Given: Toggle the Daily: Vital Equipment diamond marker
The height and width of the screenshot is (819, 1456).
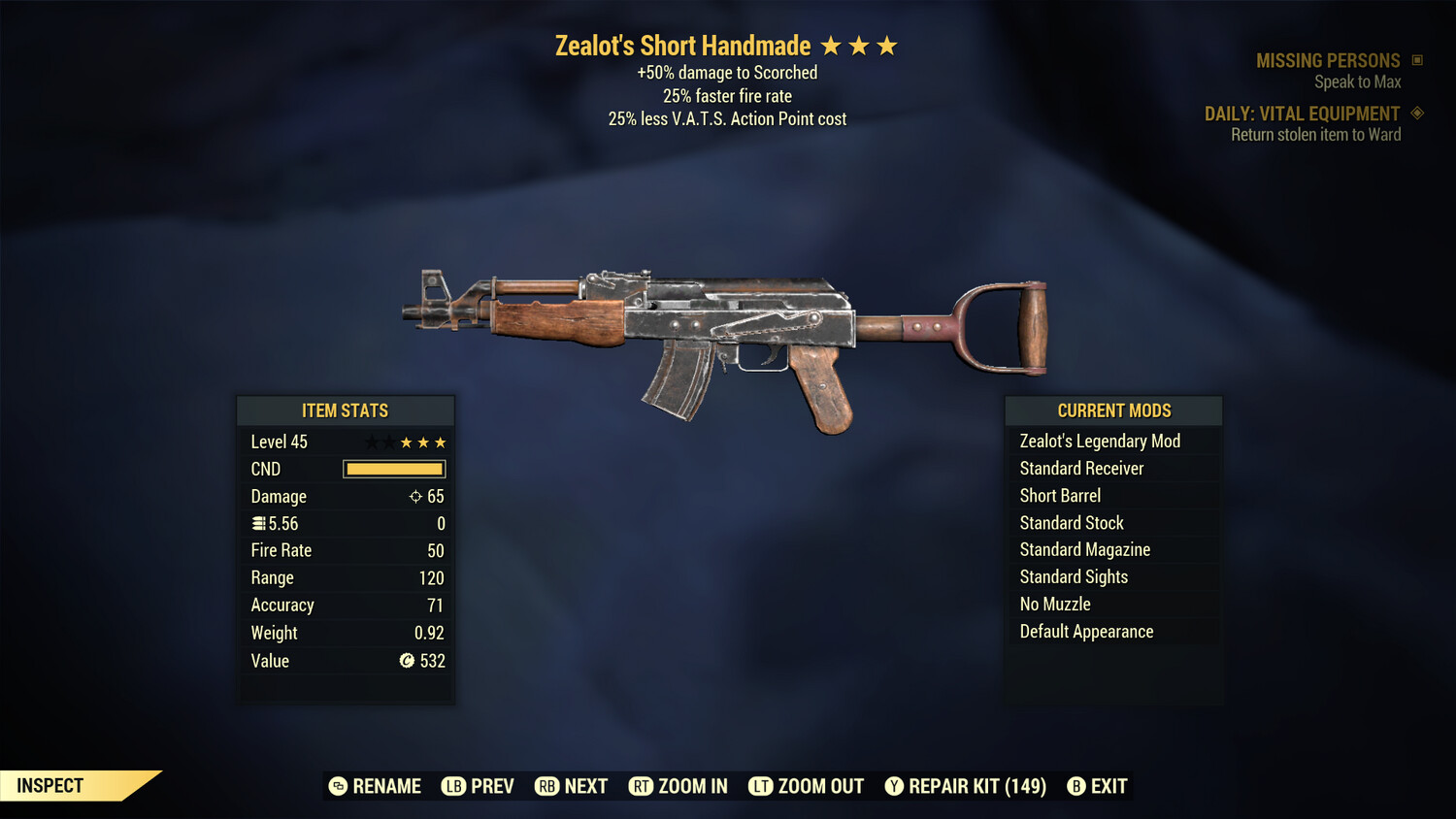Looking at the screenshot, I should (1417, 113).
